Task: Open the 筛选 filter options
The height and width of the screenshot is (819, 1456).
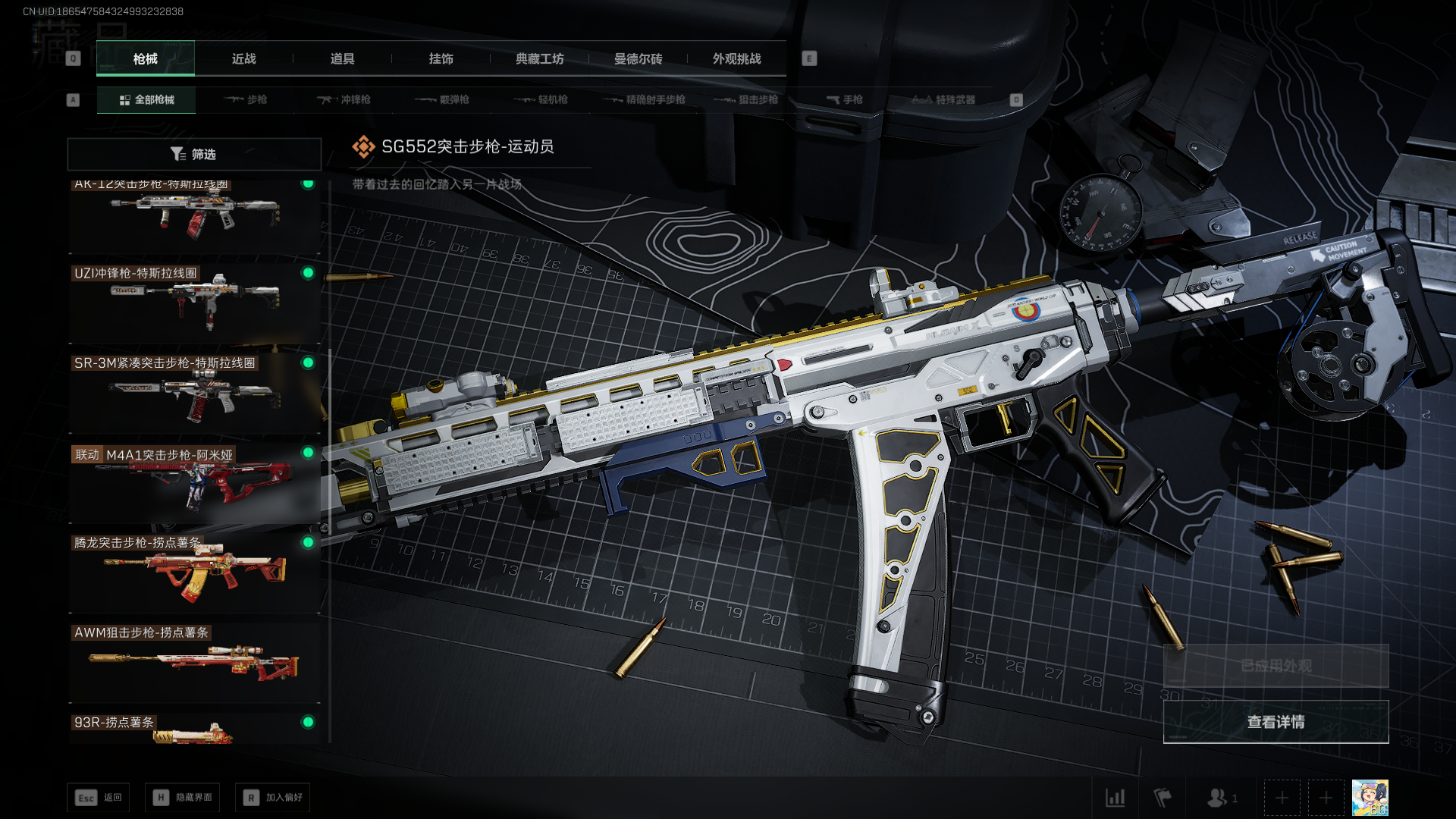Action: 194,154
